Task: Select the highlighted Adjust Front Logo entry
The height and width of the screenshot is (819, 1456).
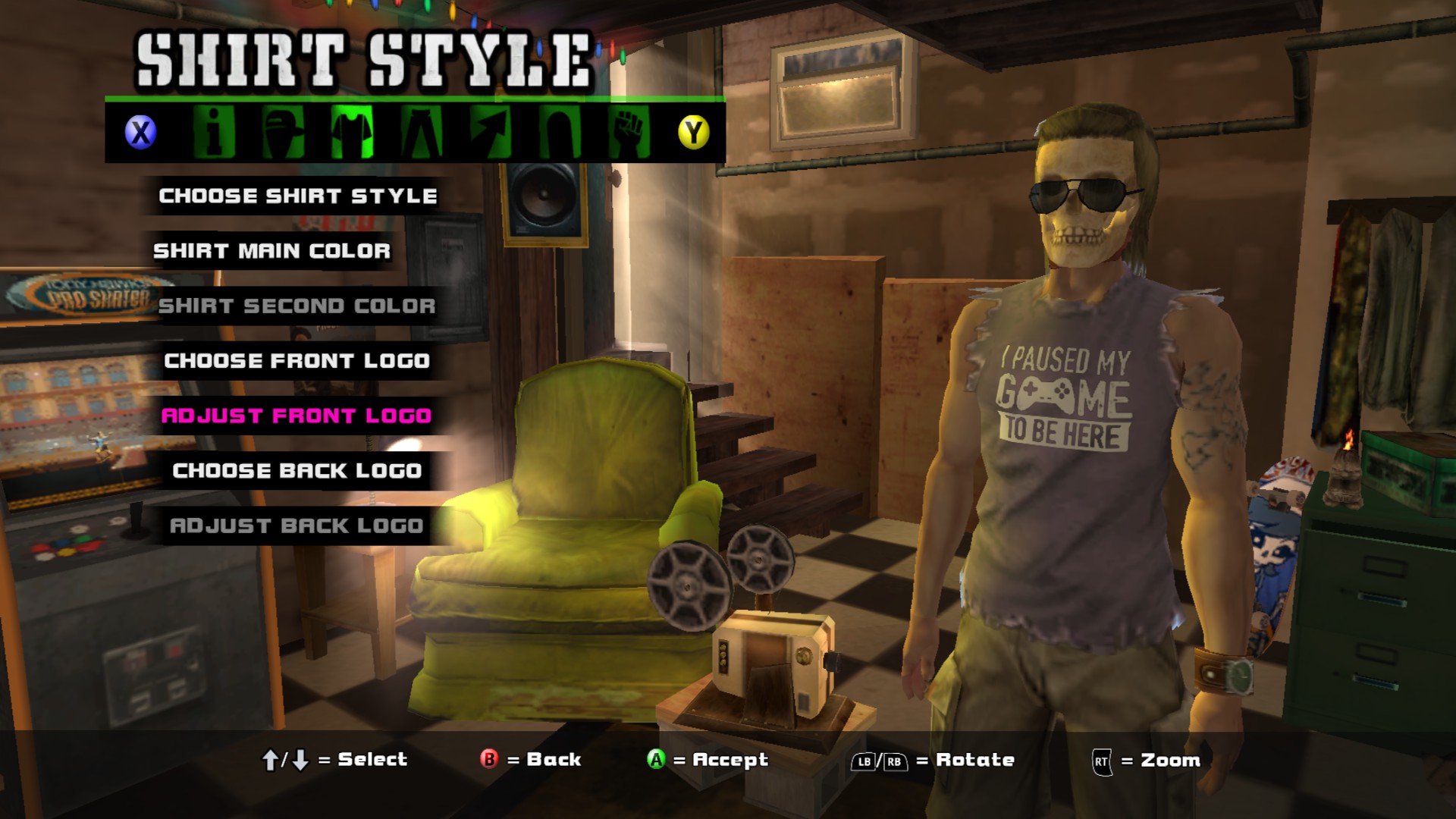Action: [297, 416]
